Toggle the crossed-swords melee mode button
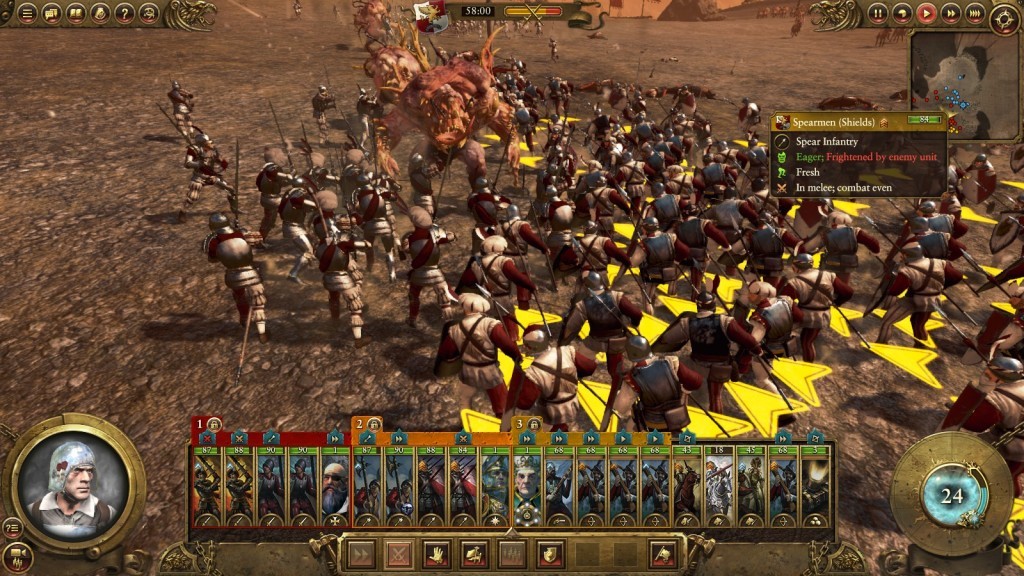This screenshot has width=1024, height=576. click(x=400, y=553)
